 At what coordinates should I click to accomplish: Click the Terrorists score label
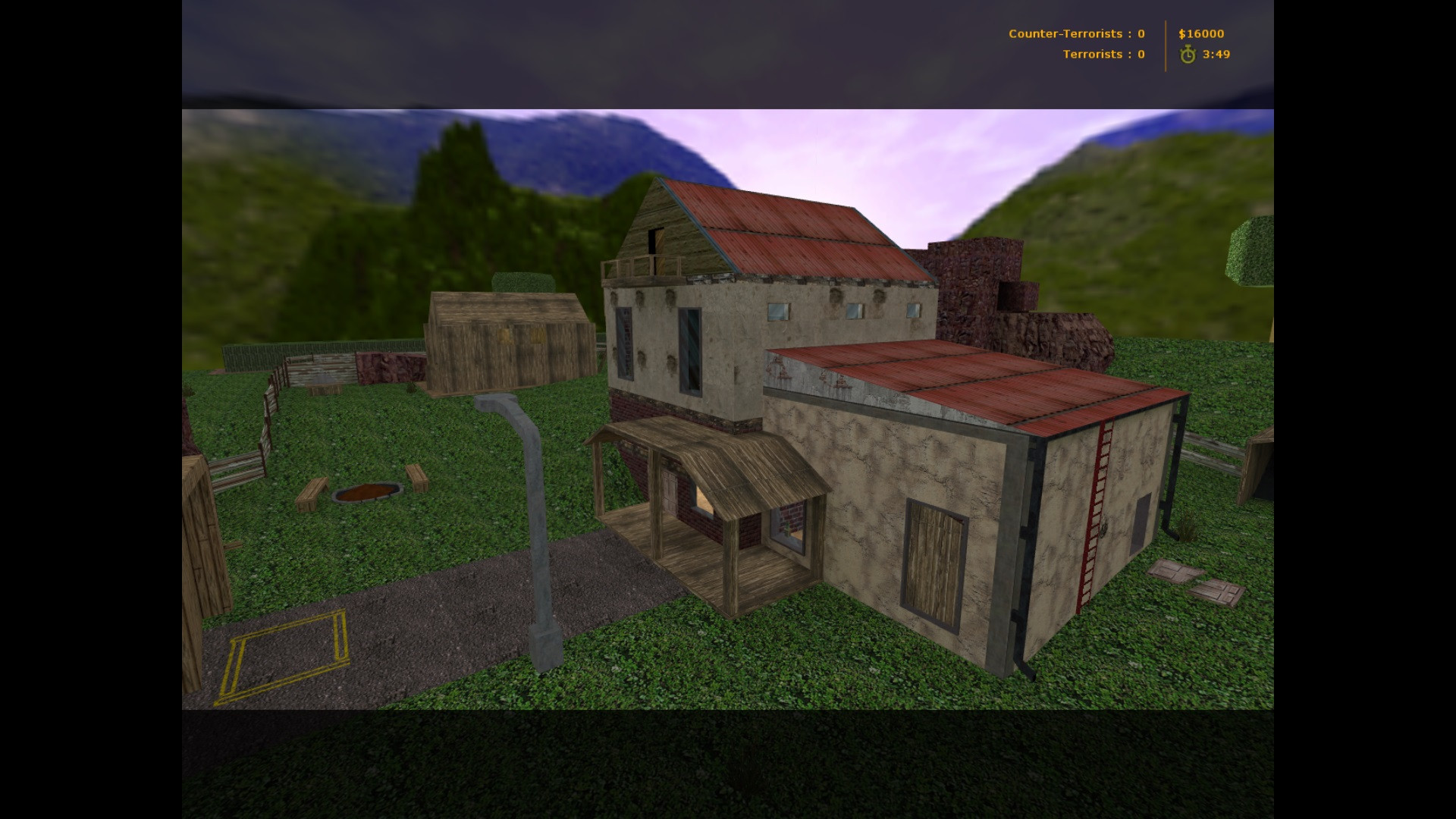coord(1103,54)
